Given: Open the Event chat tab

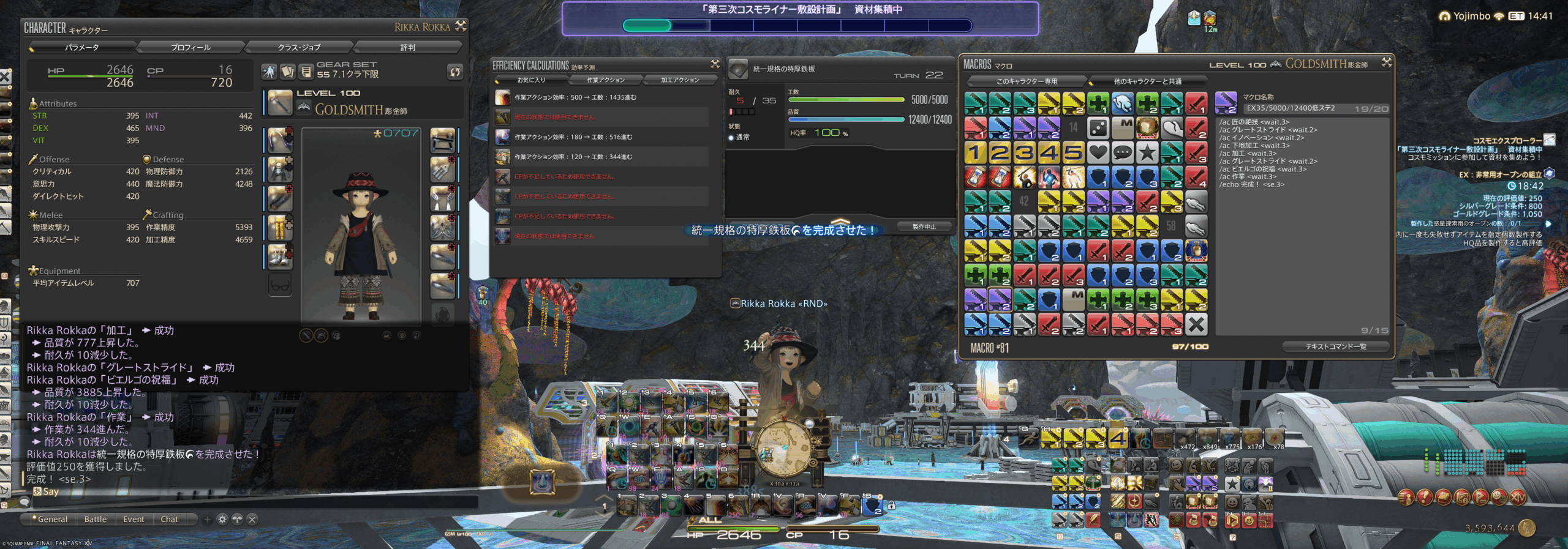Looking at the screenshot, I should (134, 519).
